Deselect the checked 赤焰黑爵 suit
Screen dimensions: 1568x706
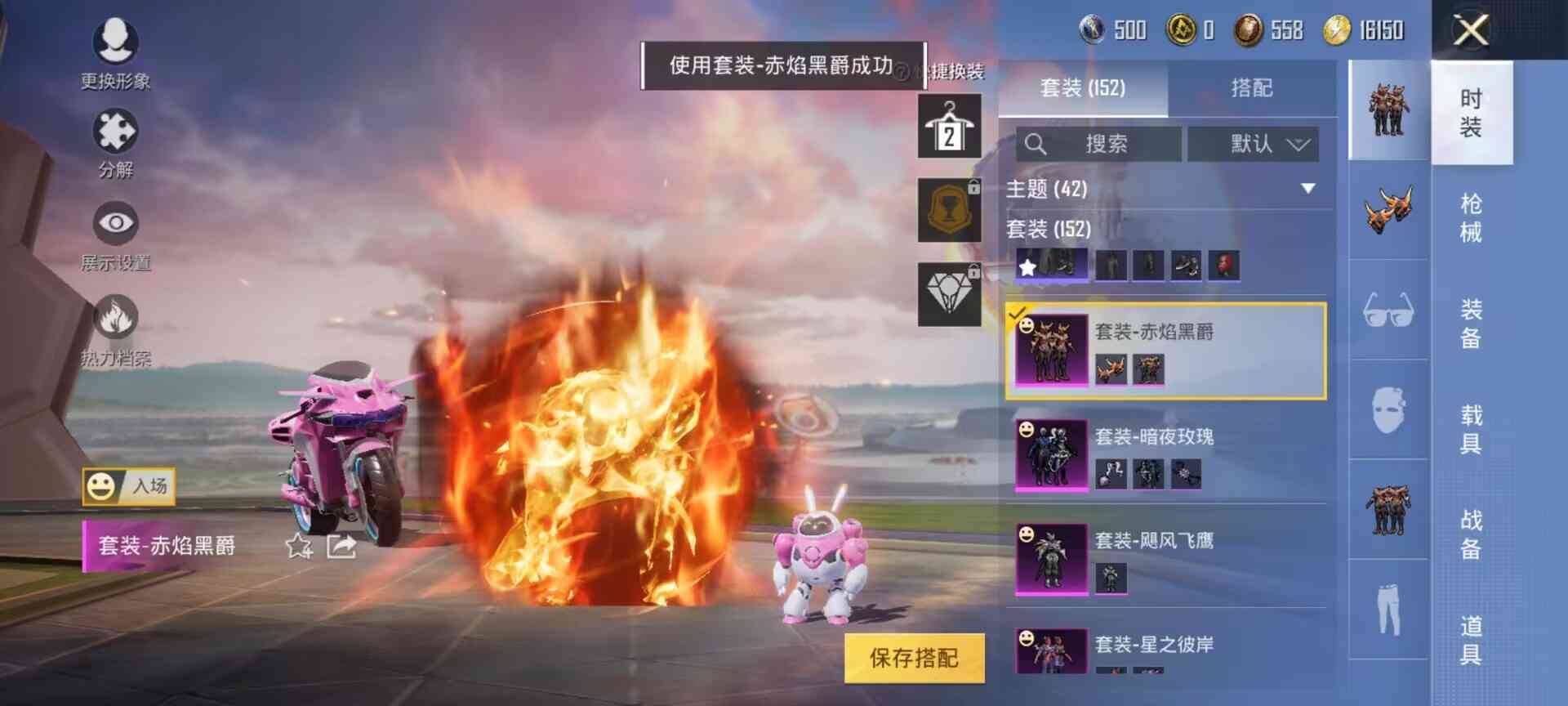pos(1017,312)
